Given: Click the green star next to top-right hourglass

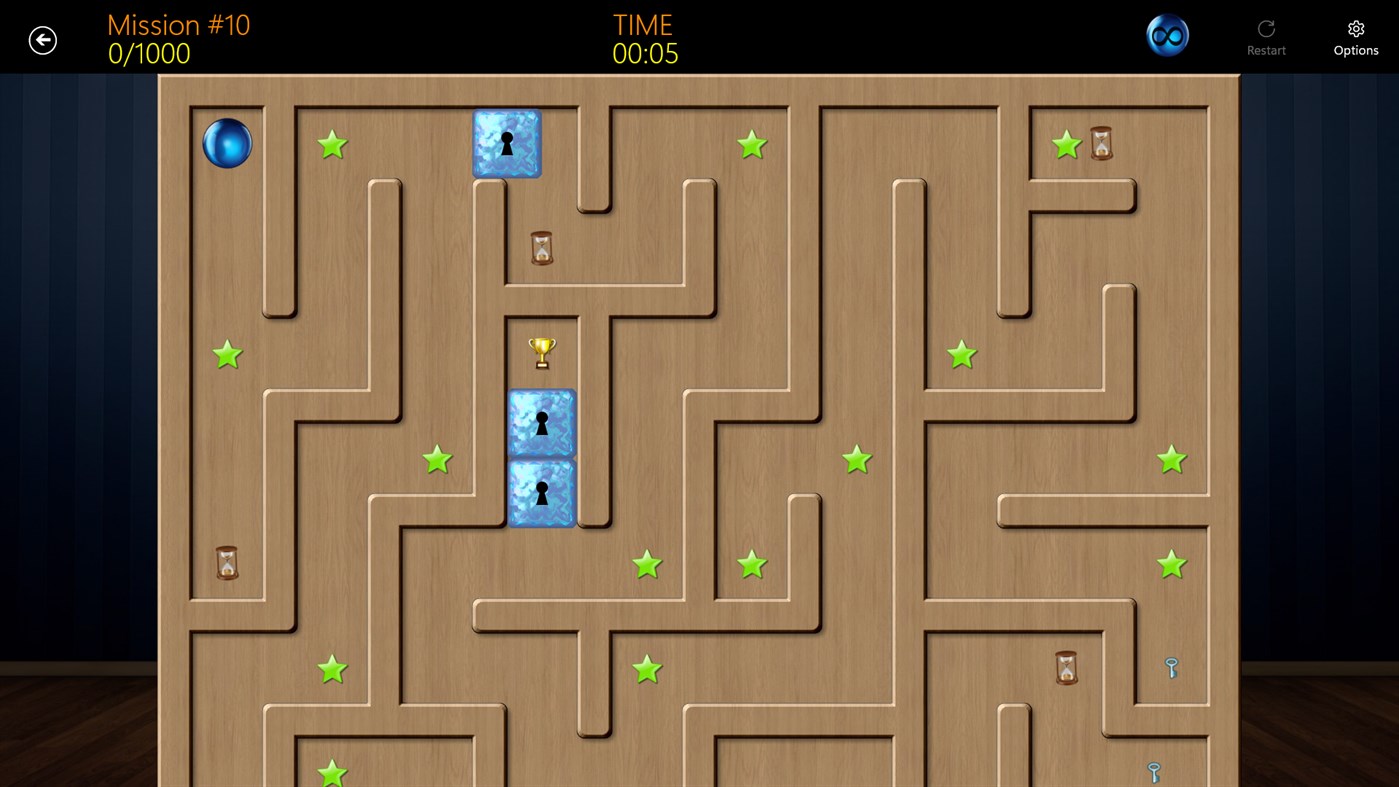Looking at the screenshot, I should [1064, 144].
